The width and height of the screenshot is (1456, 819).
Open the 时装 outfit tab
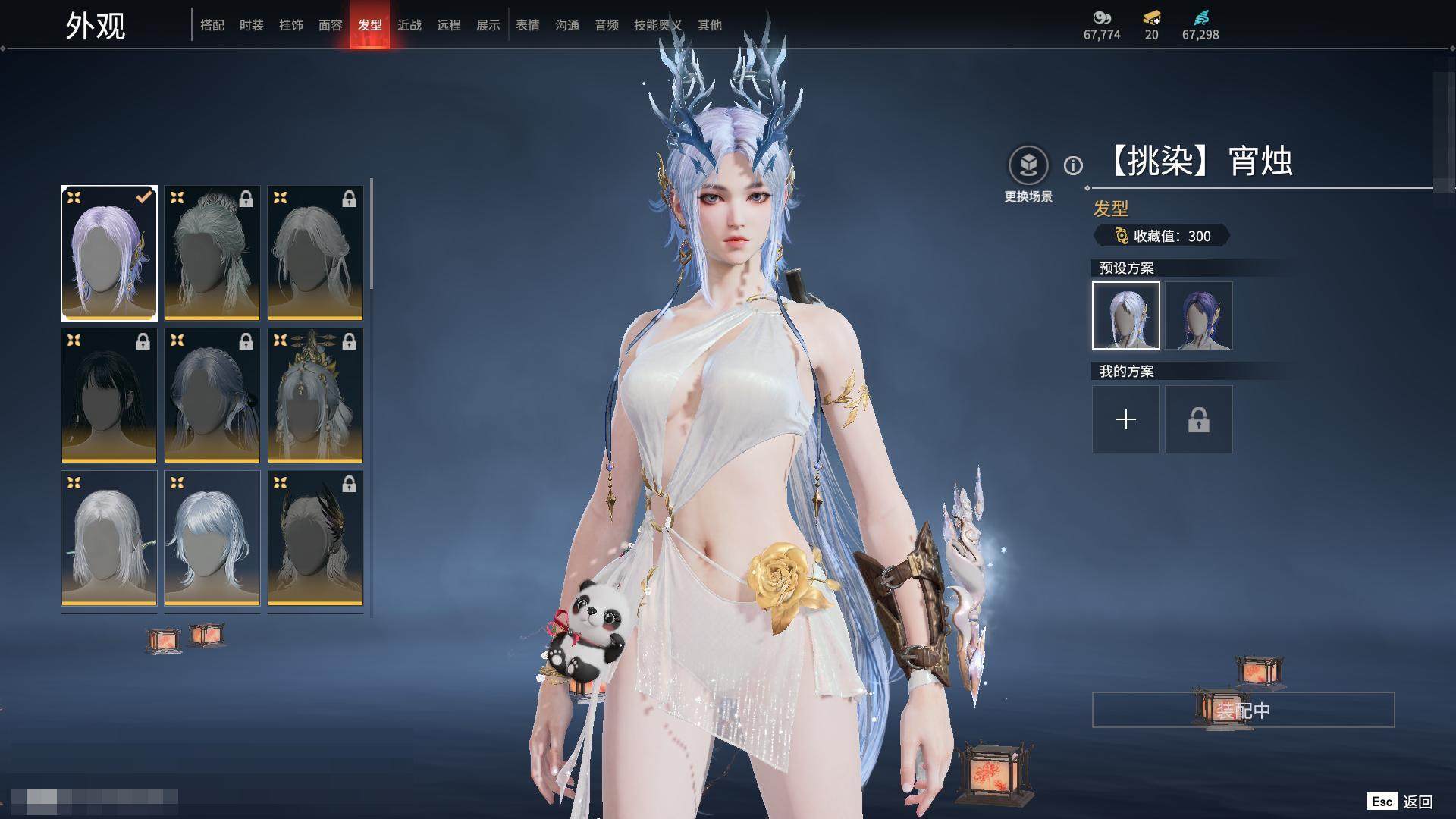pyautogui.click(x=252, y=25)
